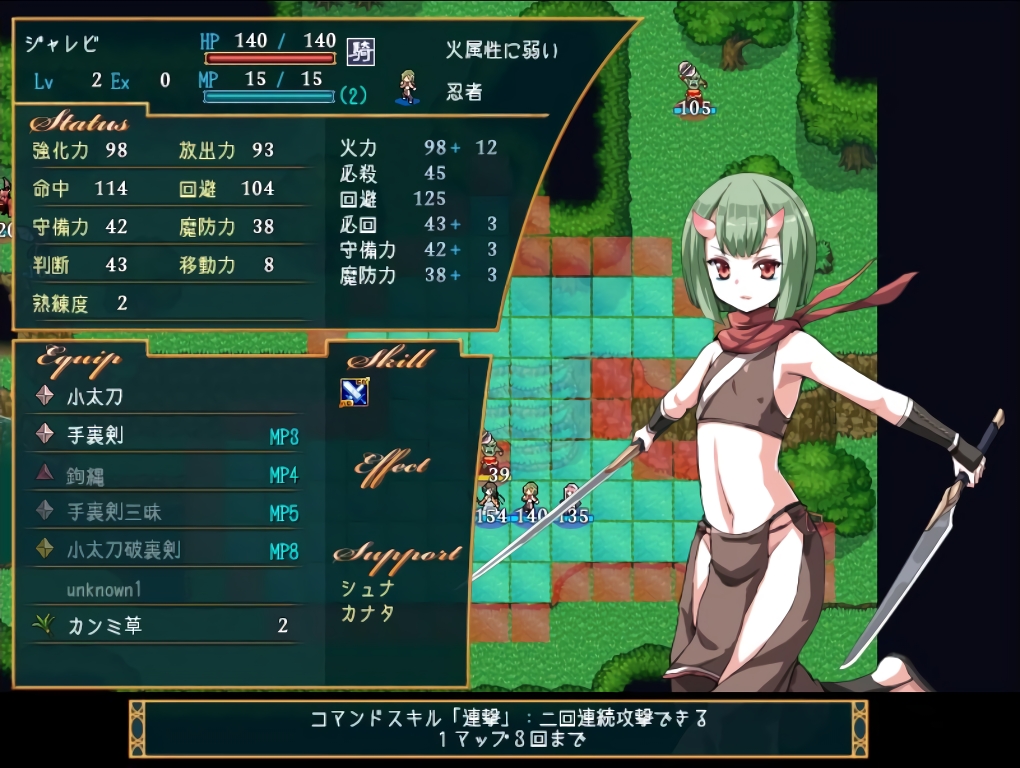Click the 忍者 class sprite icon
Viewport: 1020px width, 768px height.
pyautogui.click(x=407, y=87)
